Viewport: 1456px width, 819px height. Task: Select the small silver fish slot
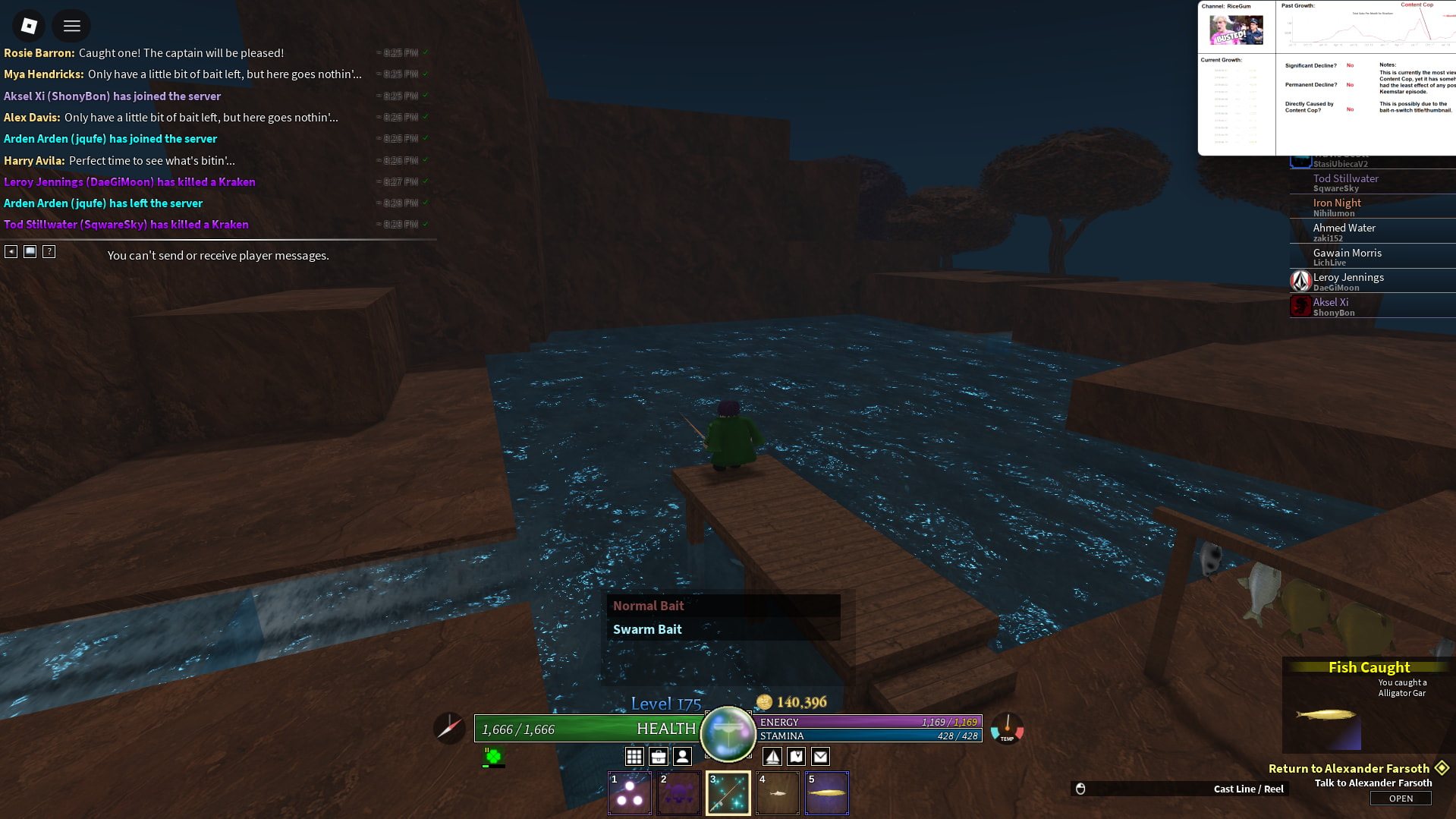tap(777, 793)
